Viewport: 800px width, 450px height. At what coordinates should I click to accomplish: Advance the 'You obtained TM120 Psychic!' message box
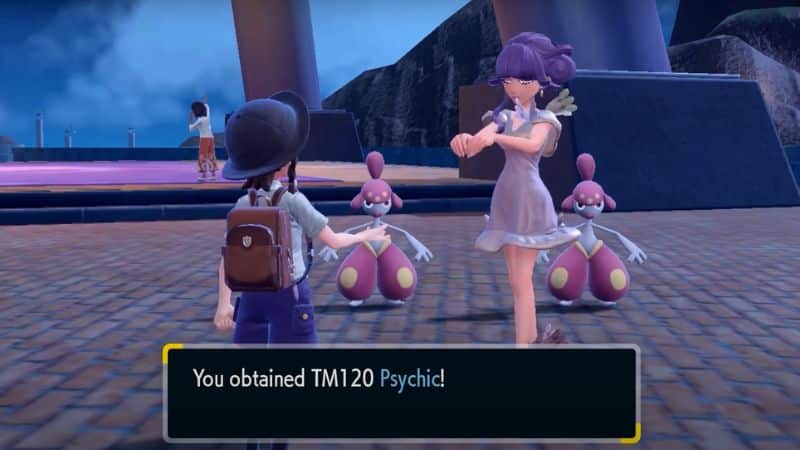(400, 393)
